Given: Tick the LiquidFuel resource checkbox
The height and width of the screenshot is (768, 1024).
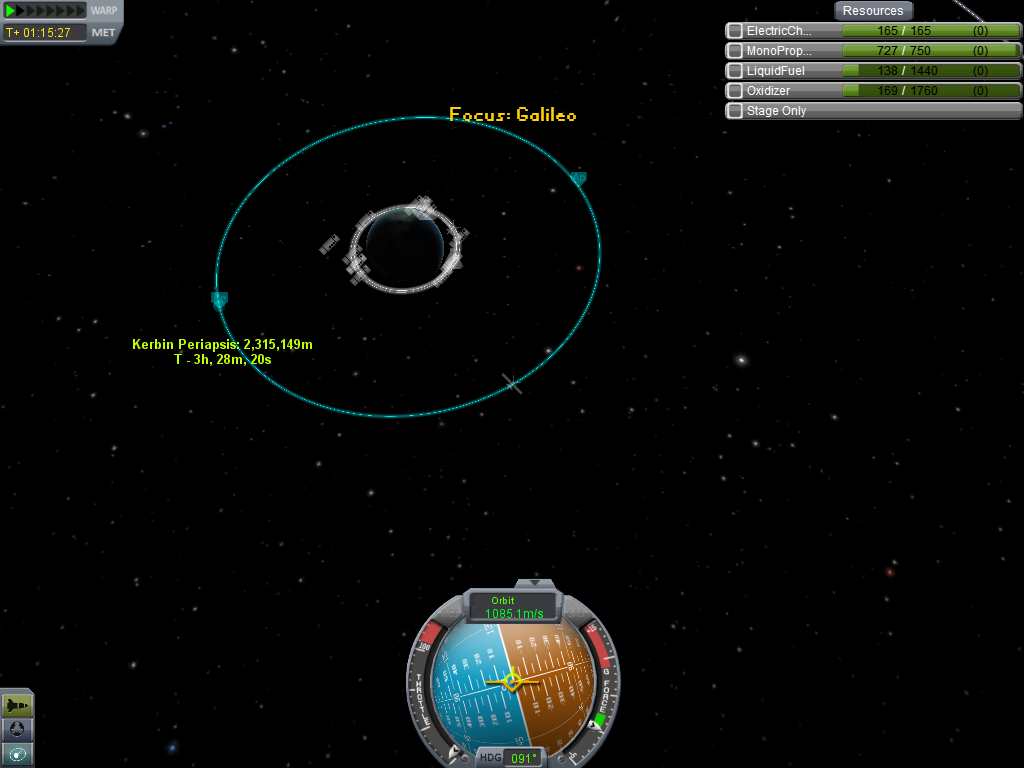Looking at the screenshot, I should 735,71.
